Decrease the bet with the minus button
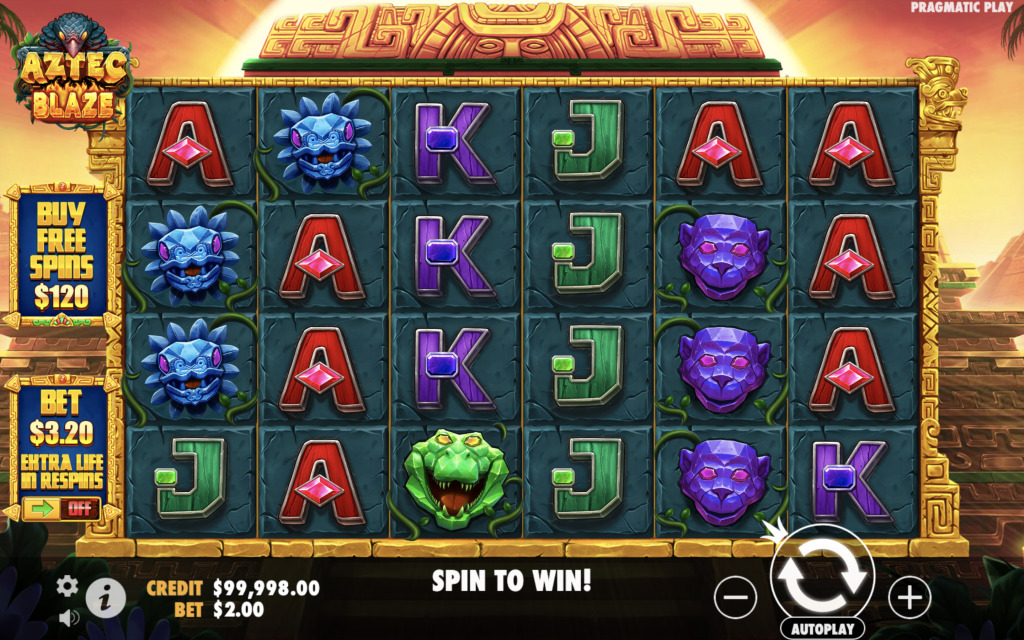1024x640 pixels. (x=735, y=597)
